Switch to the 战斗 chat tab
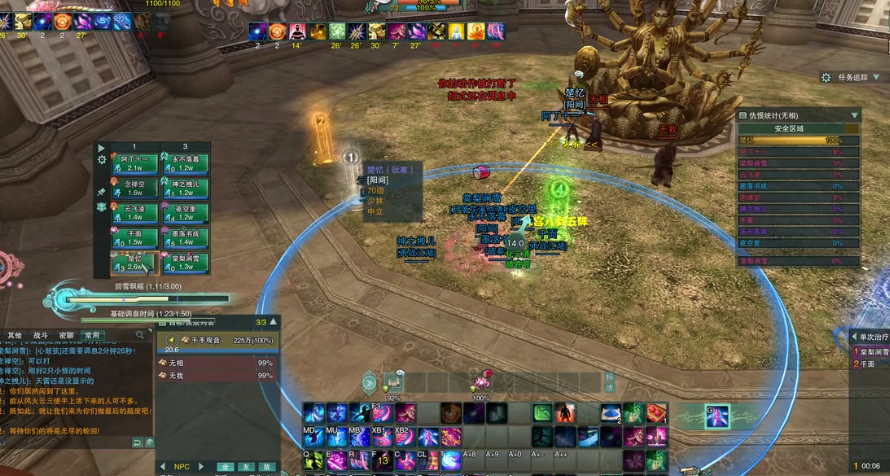 41,335
